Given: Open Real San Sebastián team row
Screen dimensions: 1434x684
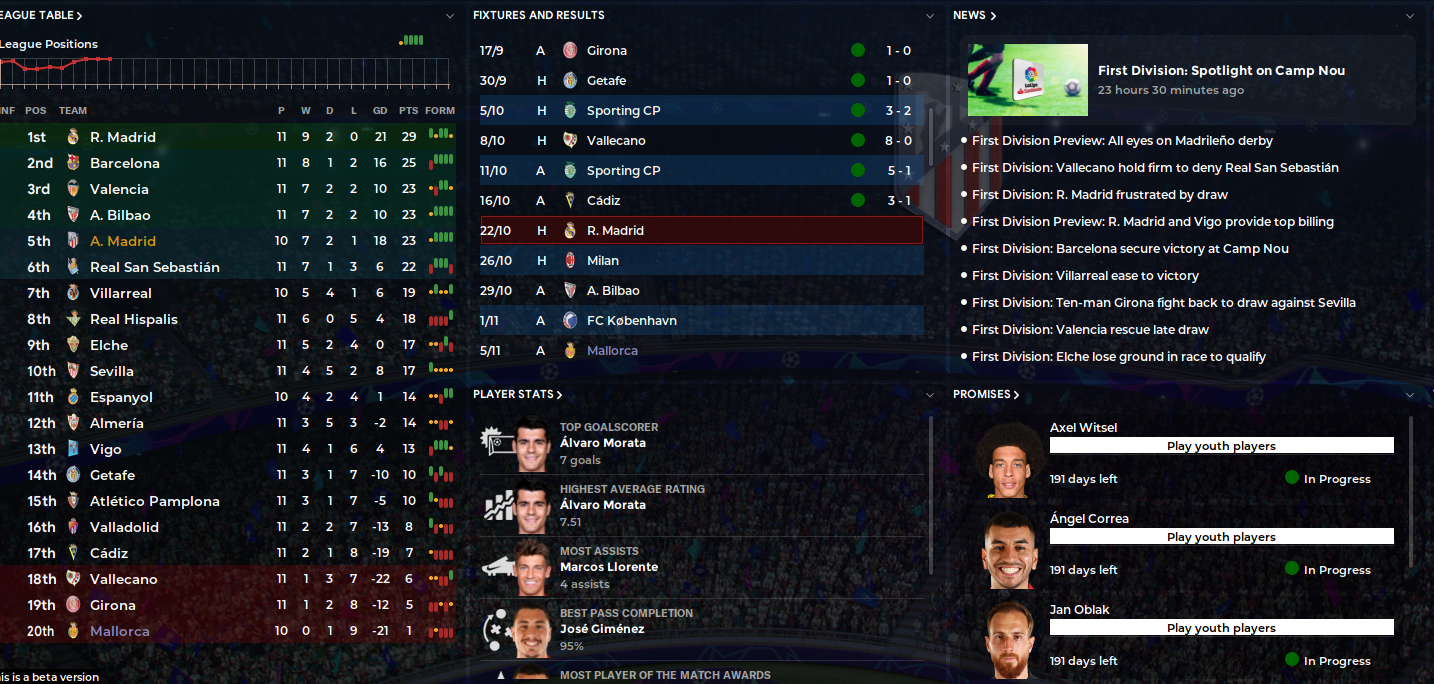Looking at the screenshot, I should coord(154,267).
